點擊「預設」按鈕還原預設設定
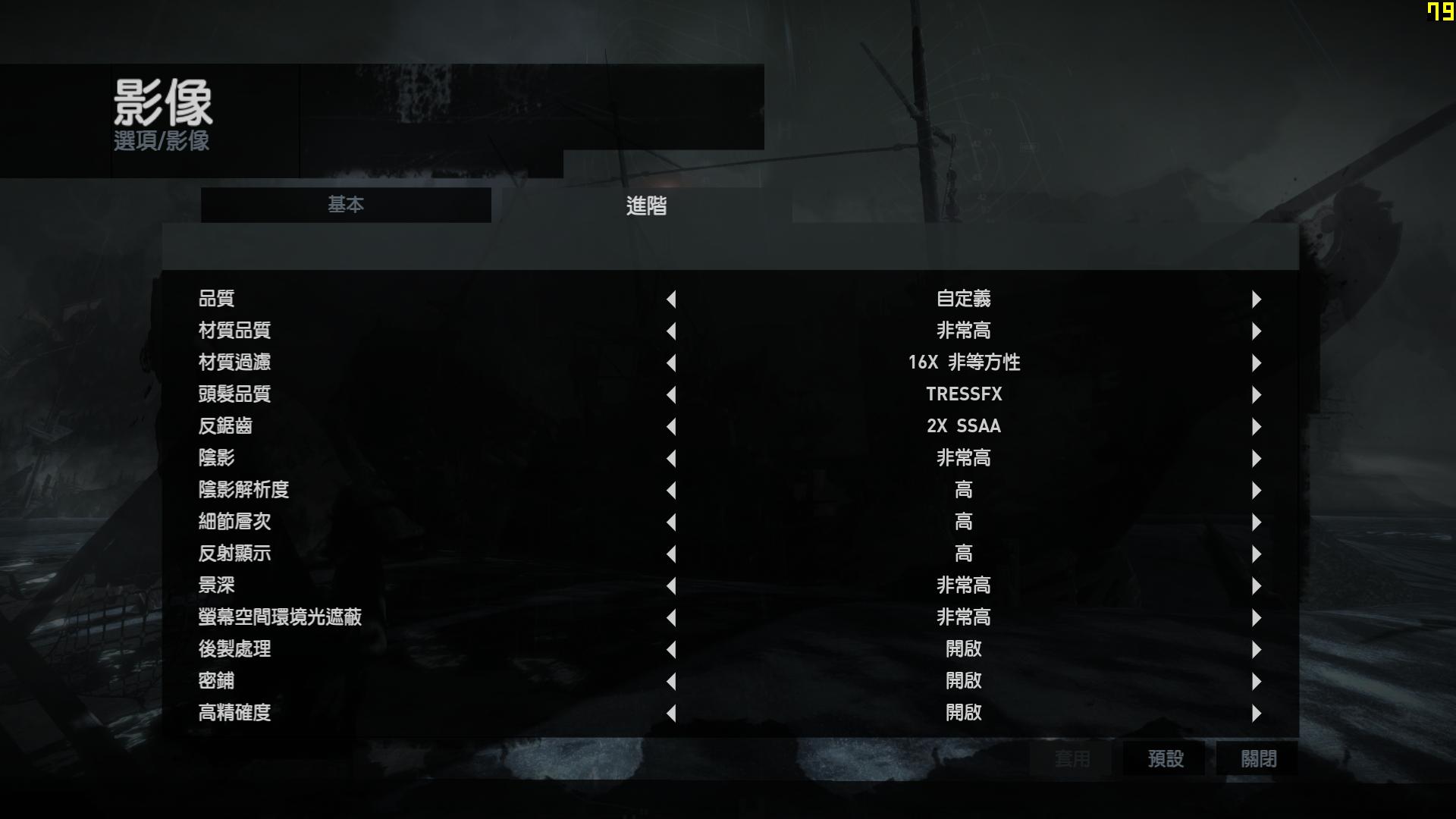Screen dimensions: 1456x819 point(1166,758)
